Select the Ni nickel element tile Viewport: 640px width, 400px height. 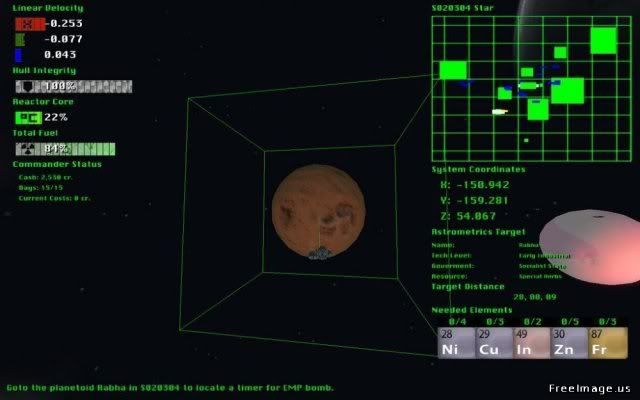456,342
